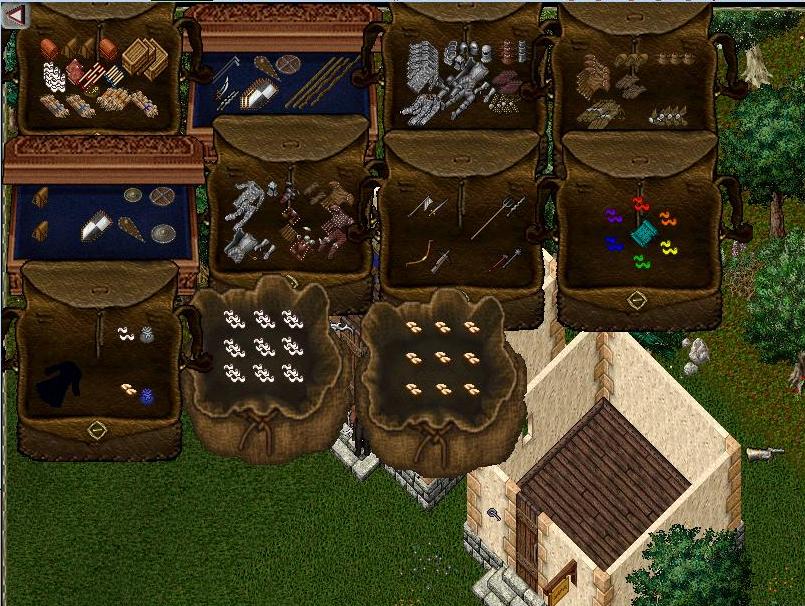Pick the blue pouch in the backpack
Image resolution: width=805 pixels, height=606 pixels.
(148, 397)
